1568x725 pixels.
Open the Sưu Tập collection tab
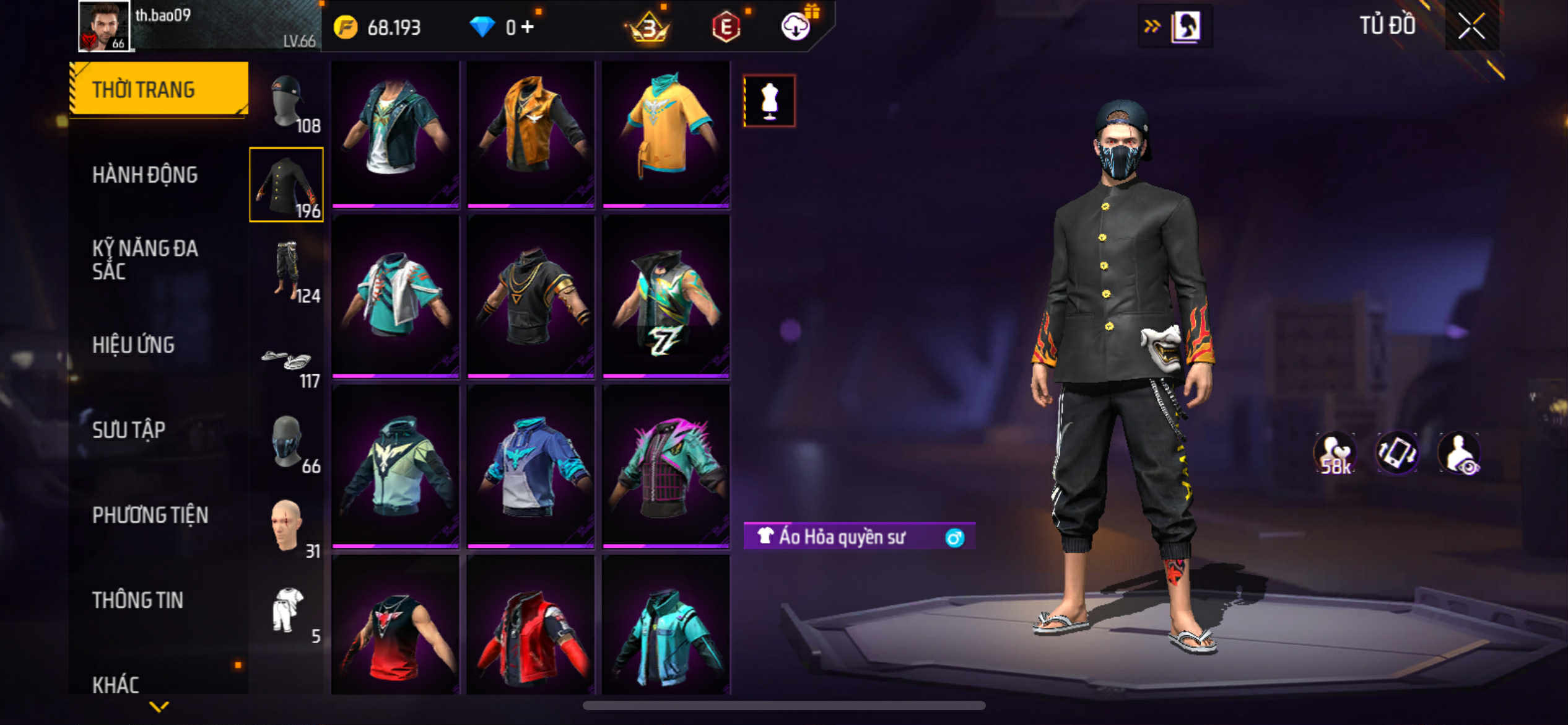(x=129, y=429)
